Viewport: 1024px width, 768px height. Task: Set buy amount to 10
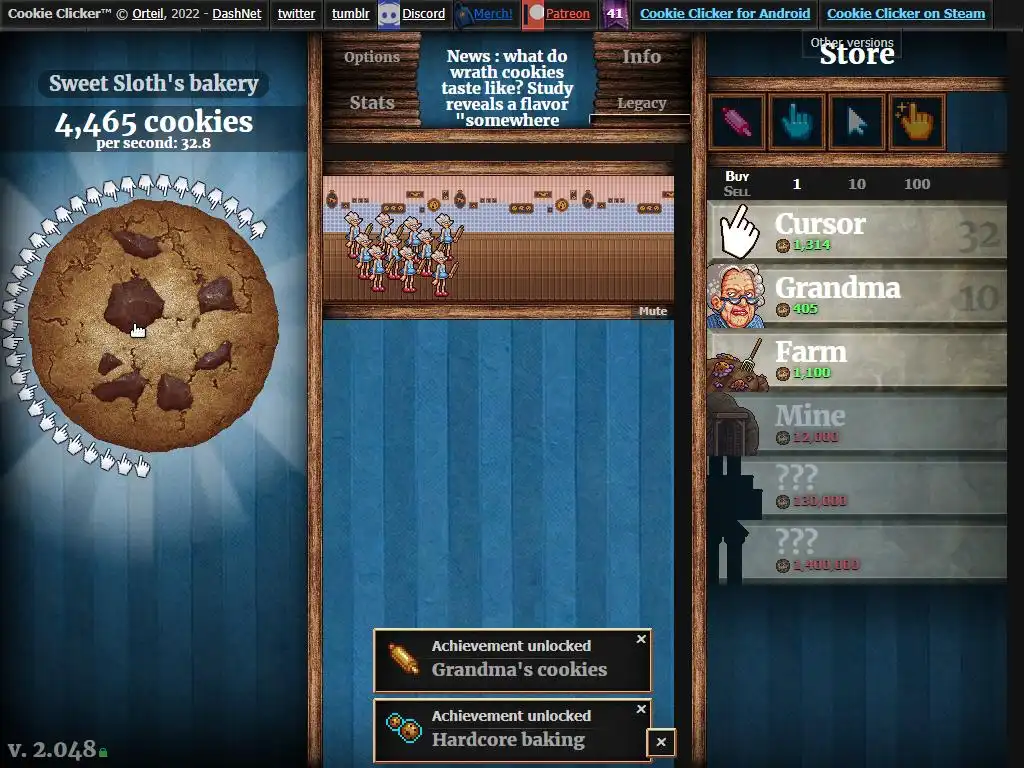click(x=857, y=184)
